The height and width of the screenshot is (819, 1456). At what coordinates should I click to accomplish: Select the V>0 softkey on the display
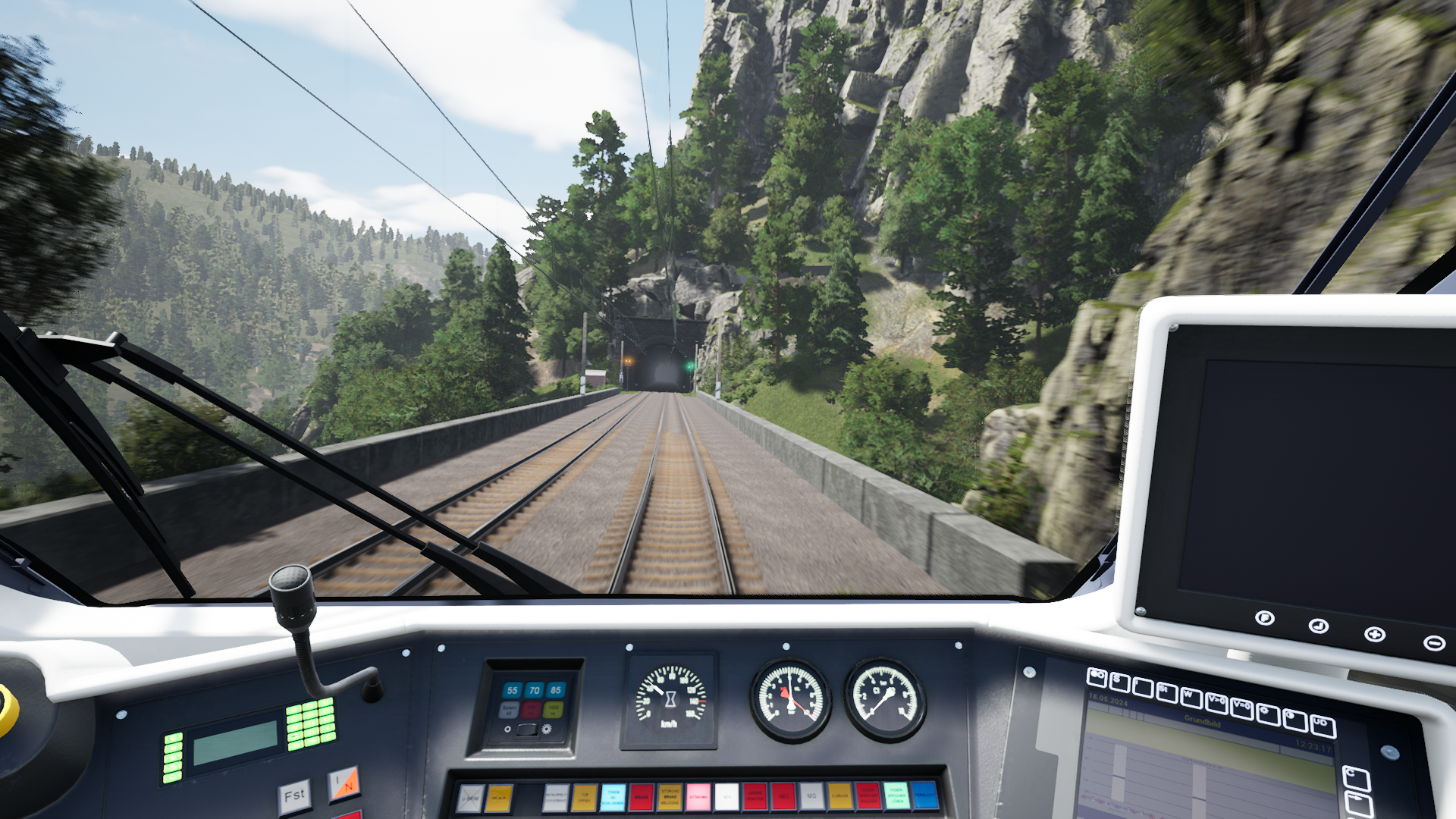pyautogui.click(x=1216, y=703)
